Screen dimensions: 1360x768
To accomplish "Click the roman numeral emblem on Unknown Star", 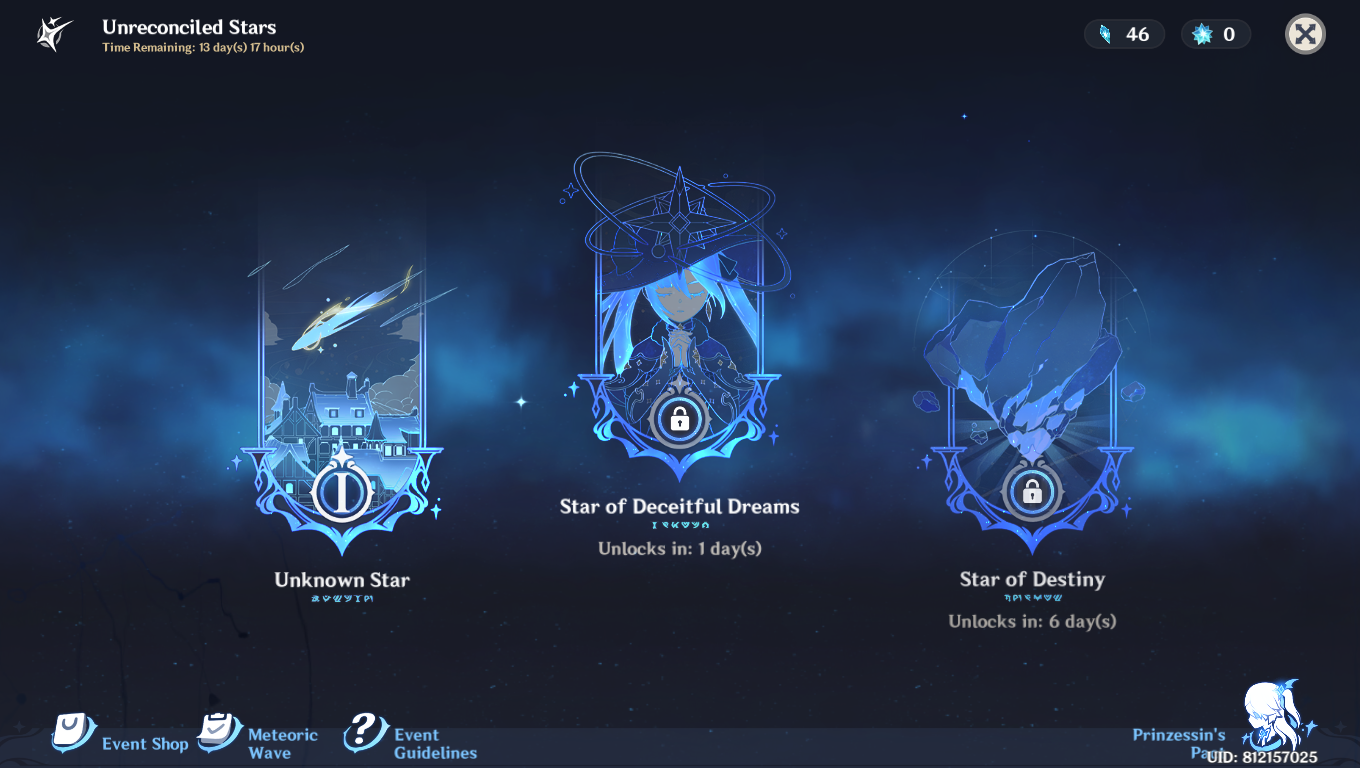I will pos(340,490).
